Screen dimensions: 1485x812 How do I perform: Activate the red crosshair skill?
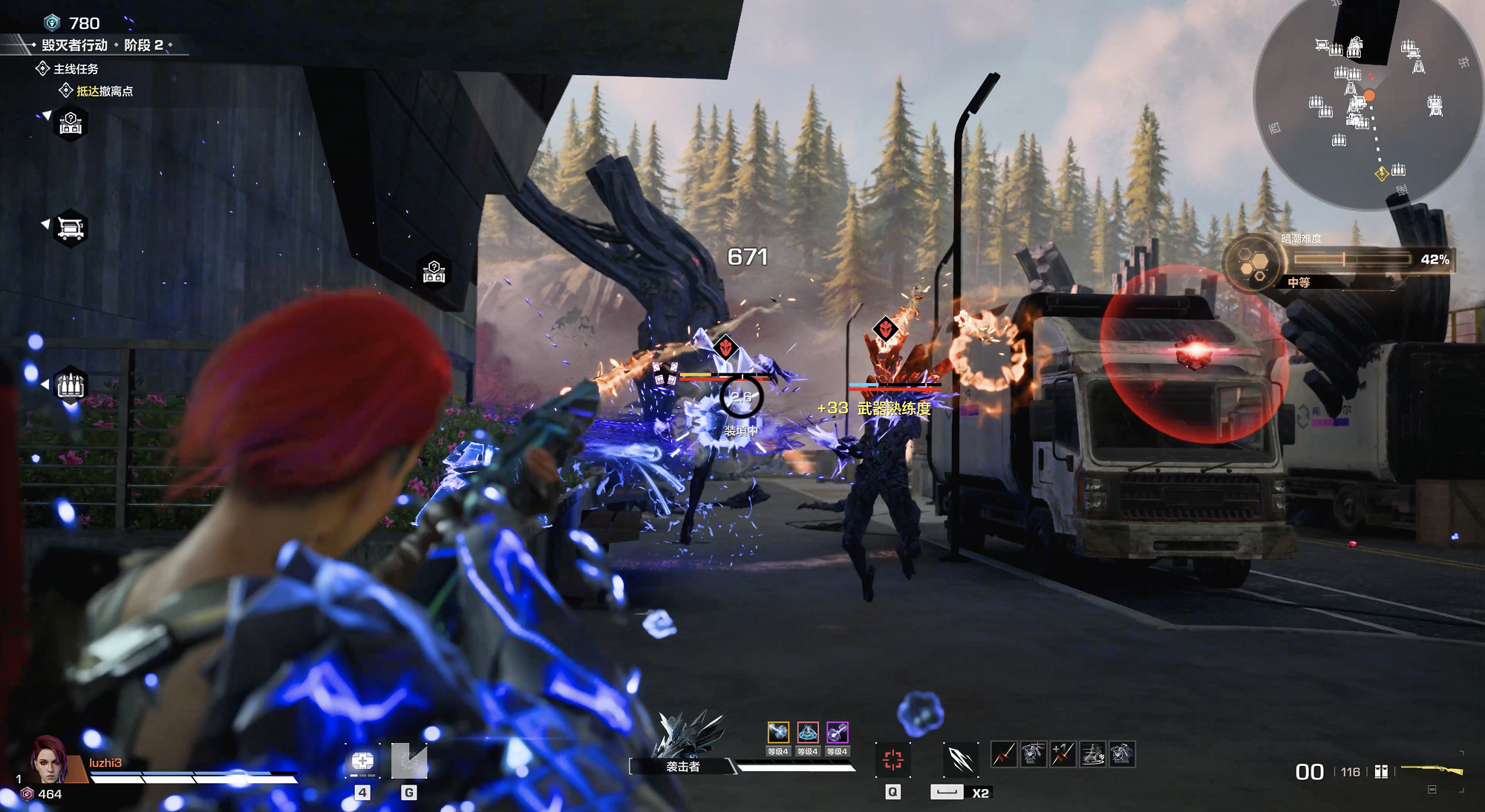892,759
